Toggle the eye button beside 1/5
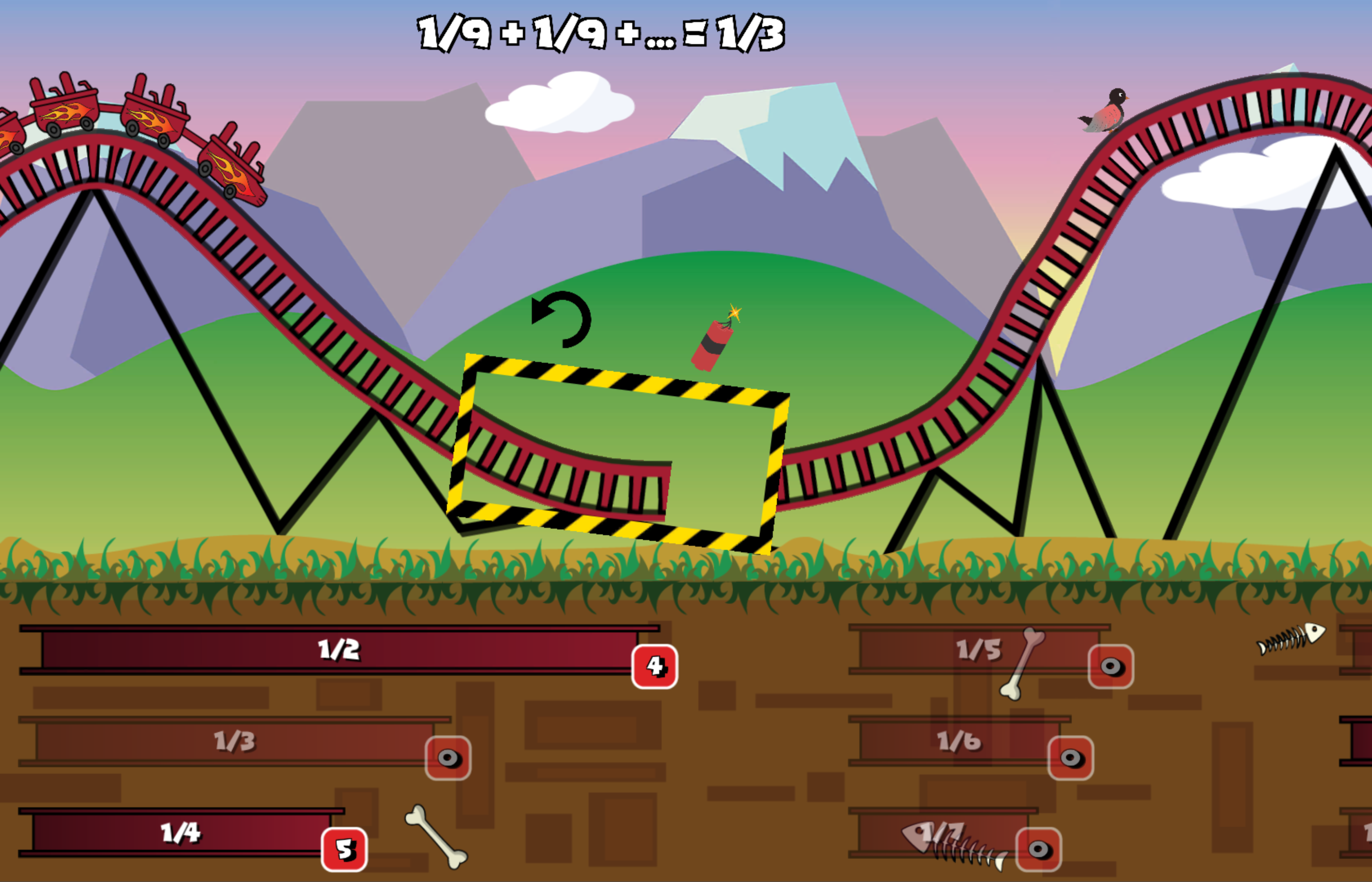 point(1111,667)
